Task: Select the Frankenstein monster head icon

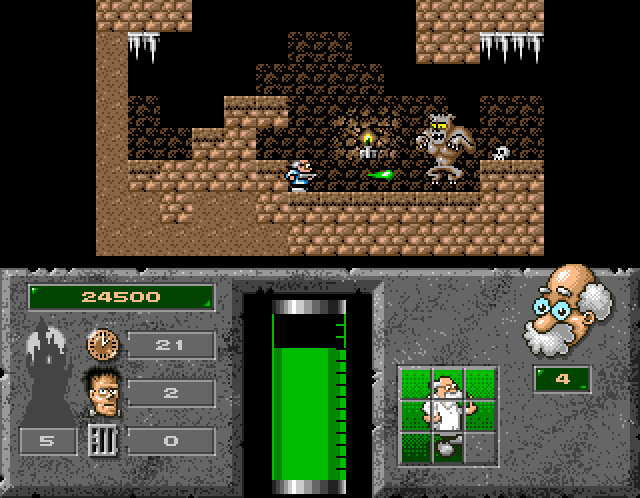Action: click(x=102, y=391)
